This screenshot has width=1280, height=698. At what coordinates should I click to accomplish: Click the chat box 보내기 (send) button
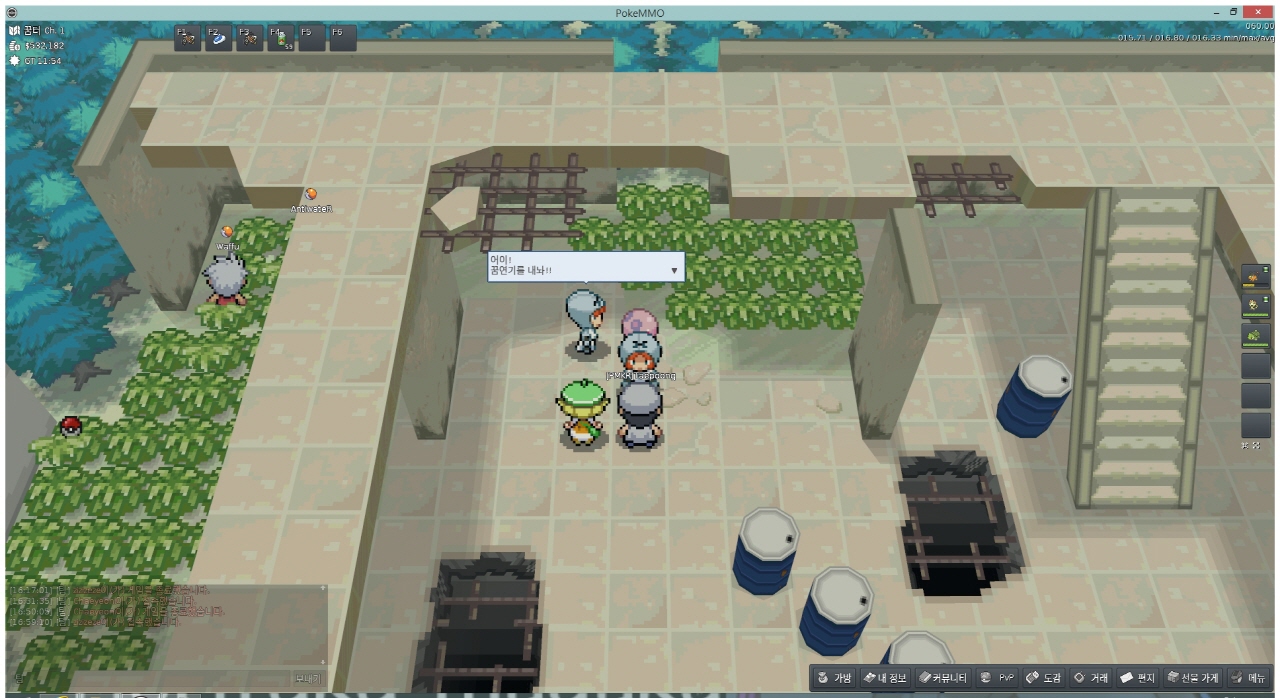307,679
